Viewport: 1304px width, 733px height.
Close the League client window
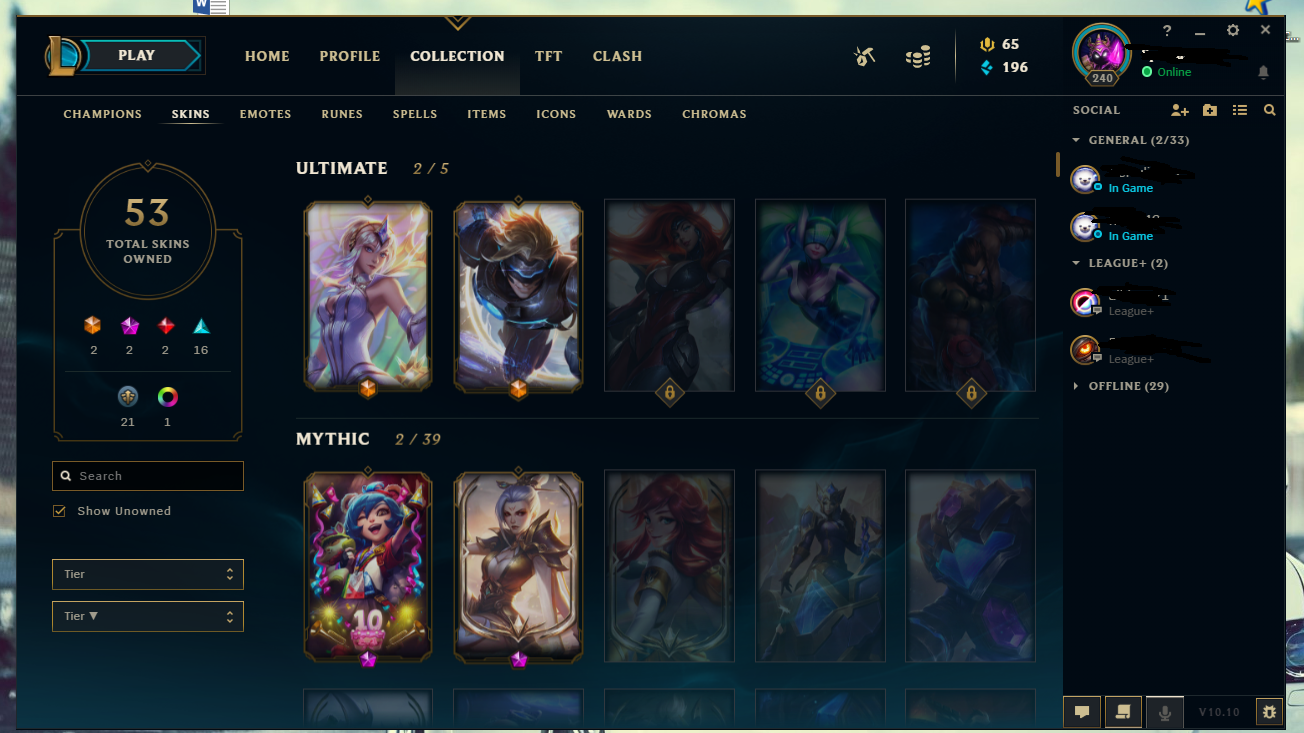click(1265, 31)
